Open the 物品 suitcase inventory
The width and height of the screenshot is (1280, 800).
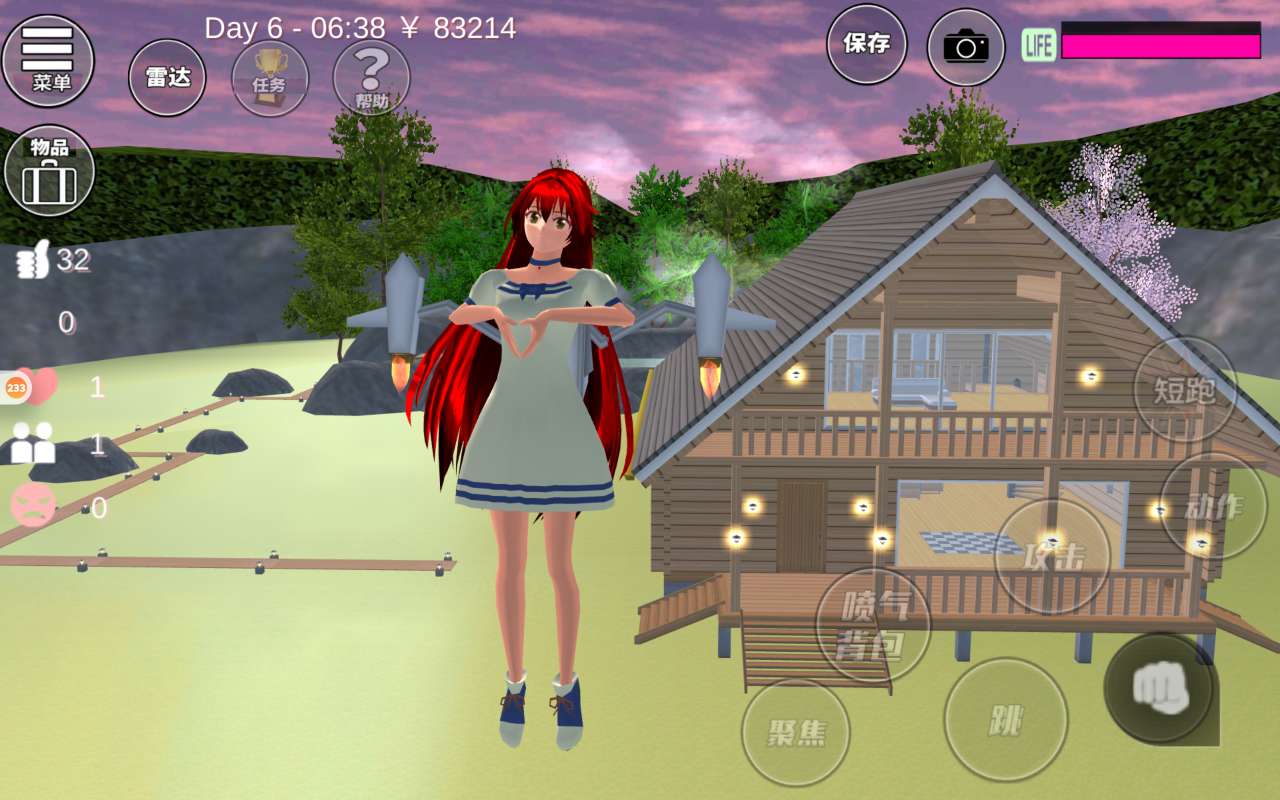pos(49,170)
